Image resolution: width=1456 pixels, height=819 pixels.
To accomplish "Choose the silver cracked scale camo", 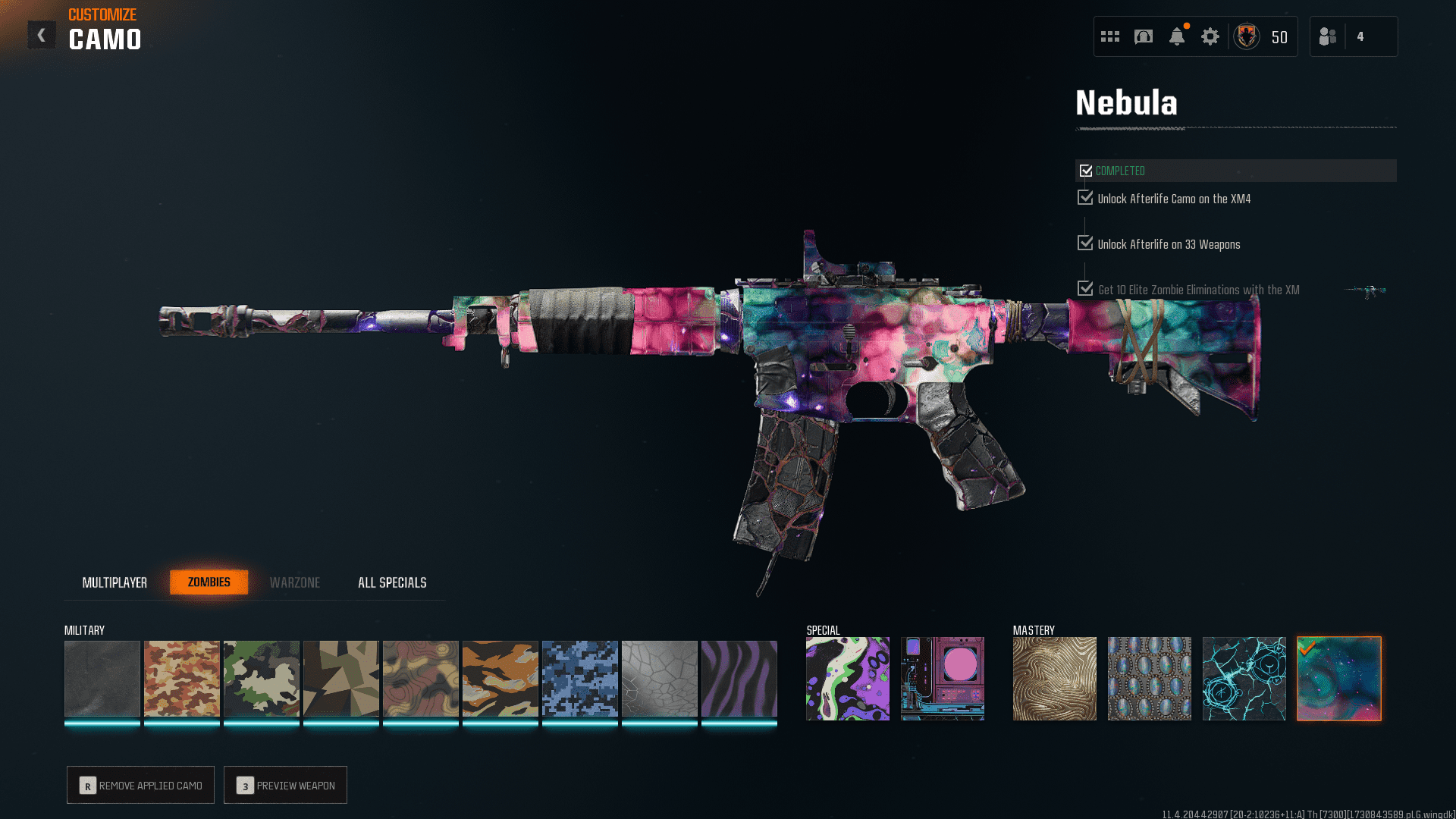I will point(660,679).
